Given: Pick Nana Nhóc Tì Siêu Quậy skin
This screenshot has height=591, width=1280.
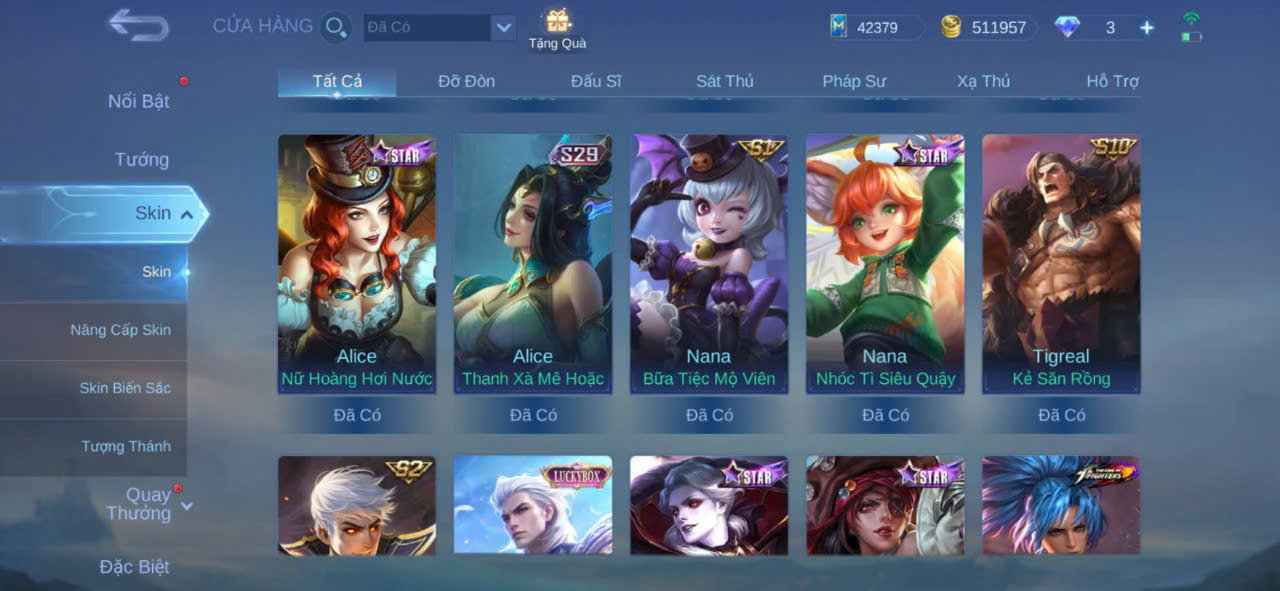Looking at the screenshot, I should click(885, 264).
